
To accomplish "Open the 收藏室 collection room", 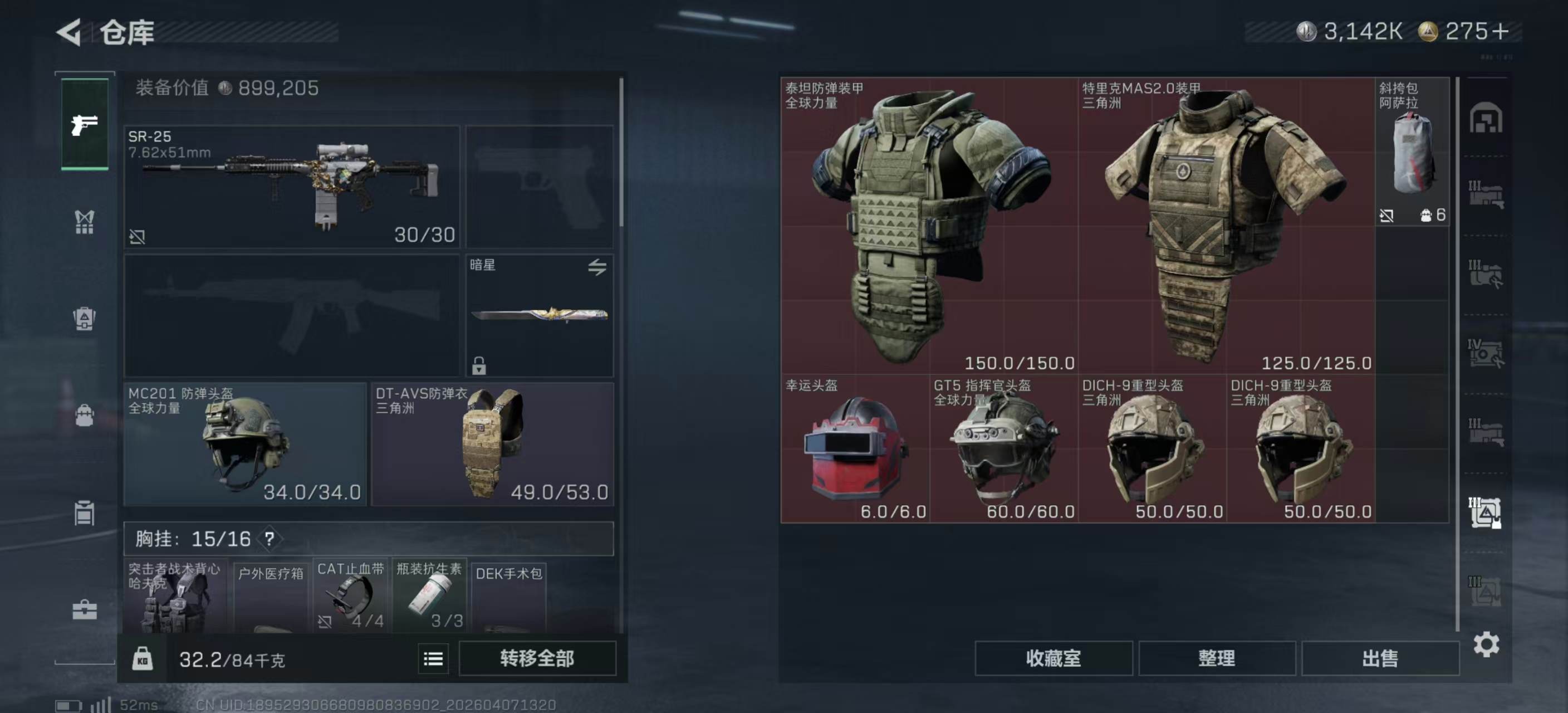I will click(1053, 658).
